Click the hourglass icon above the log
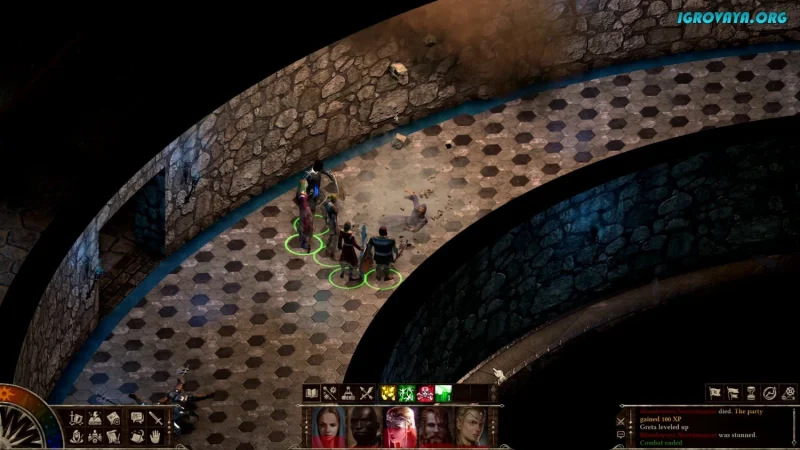Viewport: 800px width, 450px height. pyautogui.click(x=750, y=393)
